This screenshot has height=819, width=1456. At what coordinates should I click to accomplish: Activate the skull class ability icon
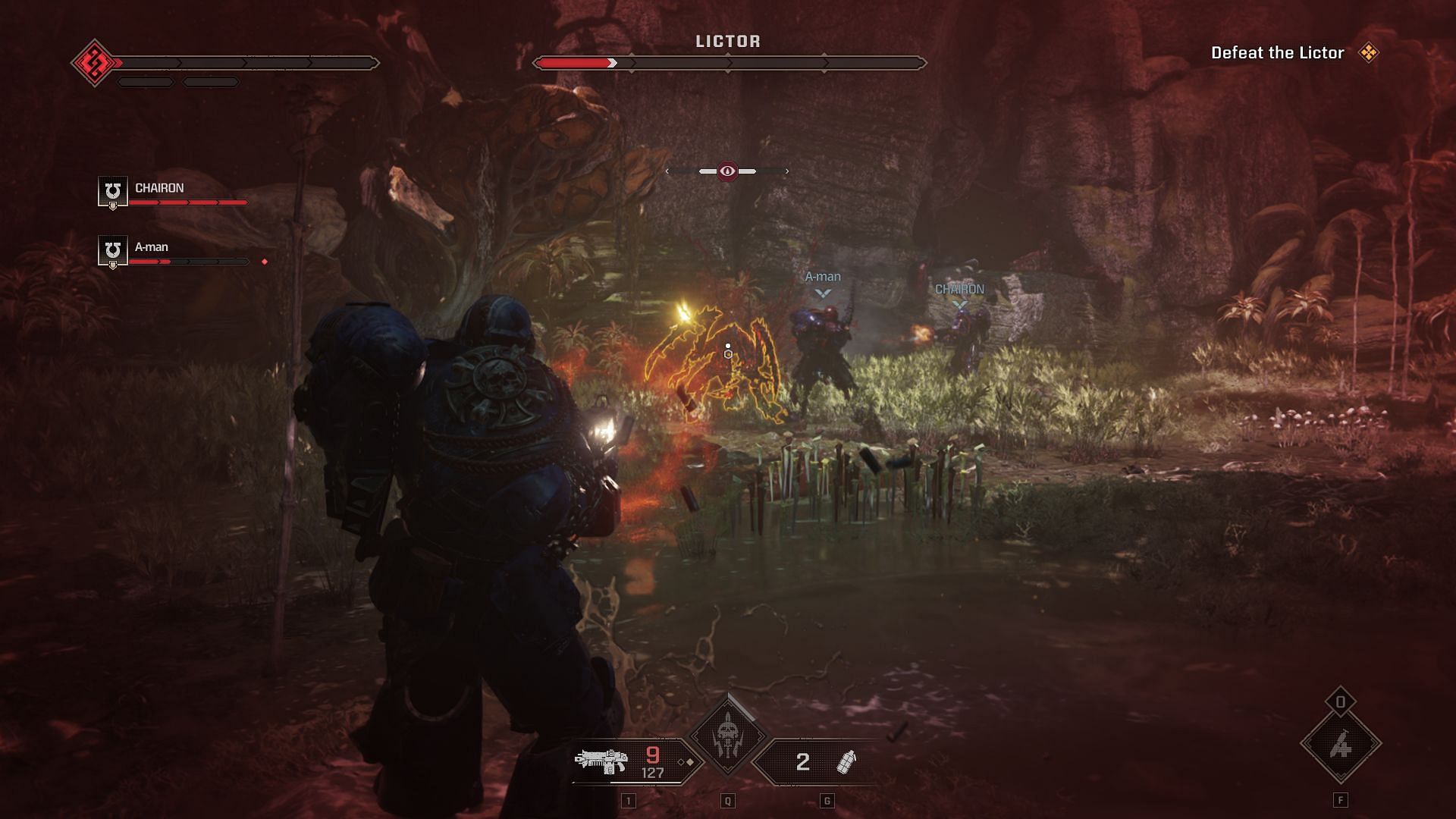(x=727, y=735)
